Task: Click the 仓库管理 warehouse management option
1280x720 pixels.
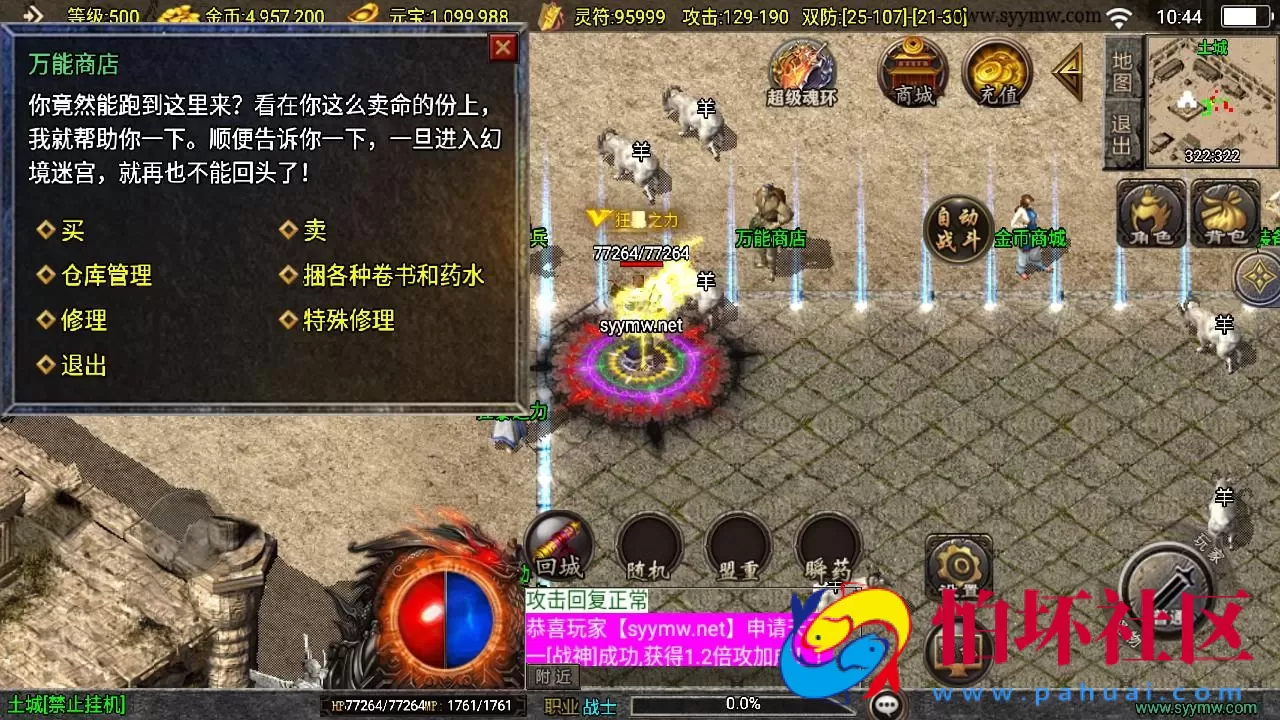Action: tap(111, 276)
